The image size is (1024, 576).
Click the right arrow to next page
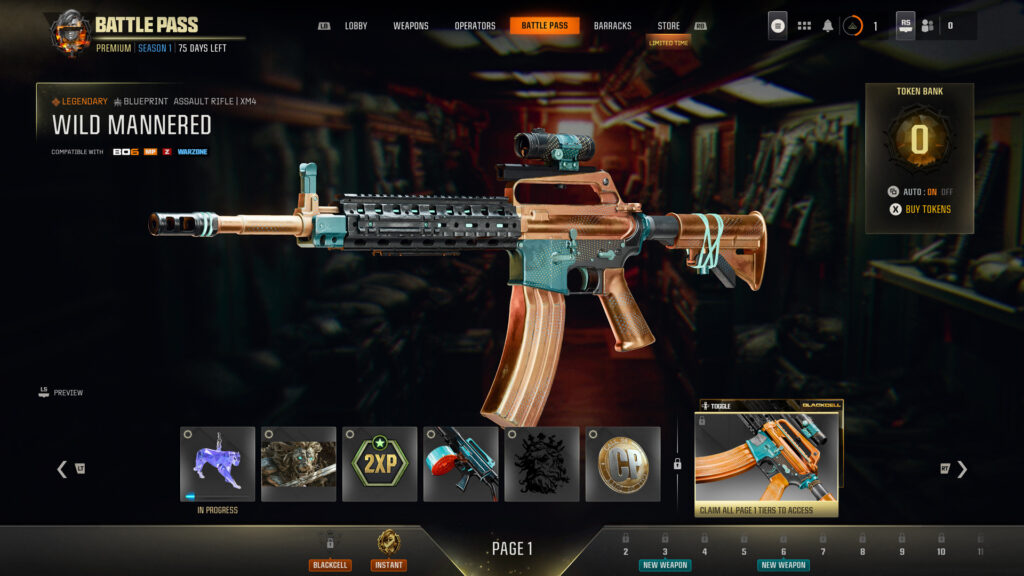click(962, 469)
